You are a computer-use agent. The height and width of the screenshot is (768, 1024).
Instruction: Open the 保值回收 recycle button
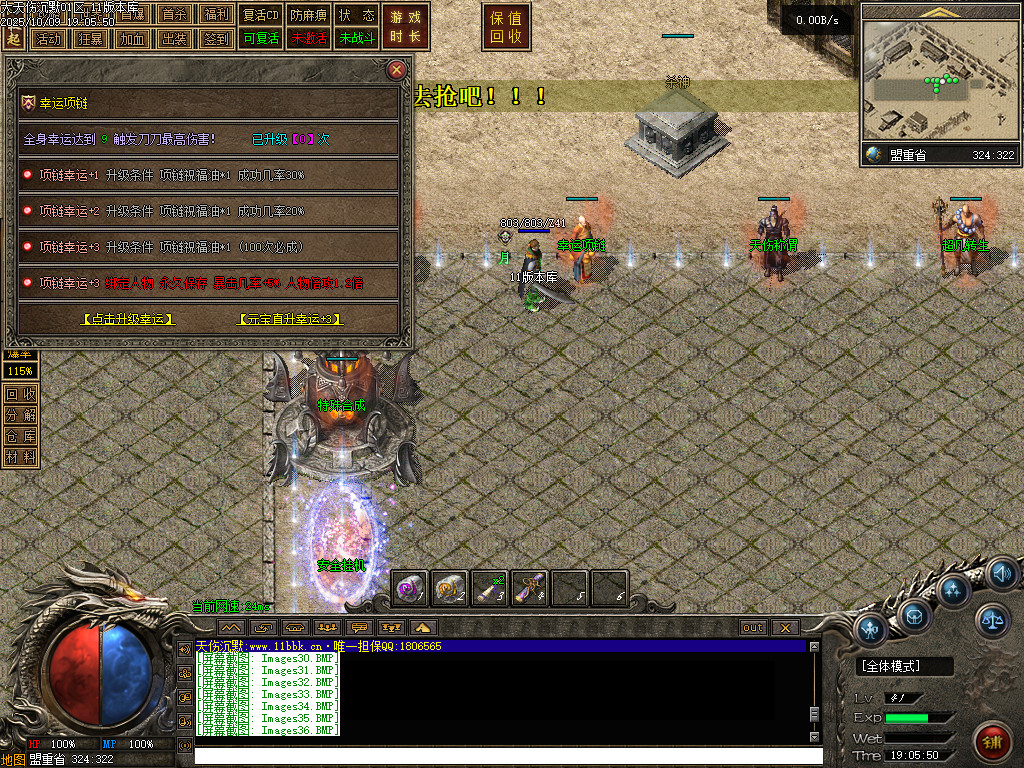click(506, 27)
